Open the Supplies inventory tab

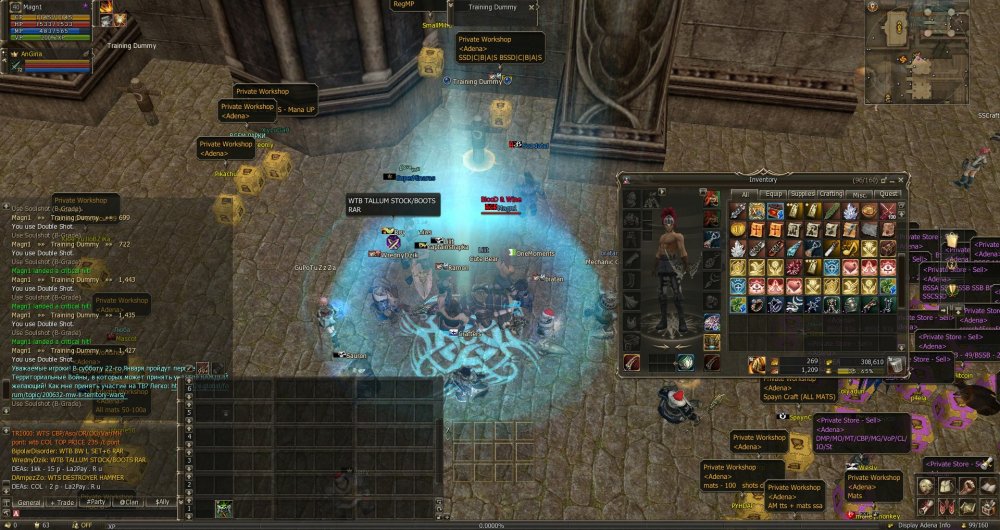click(802, 194)
